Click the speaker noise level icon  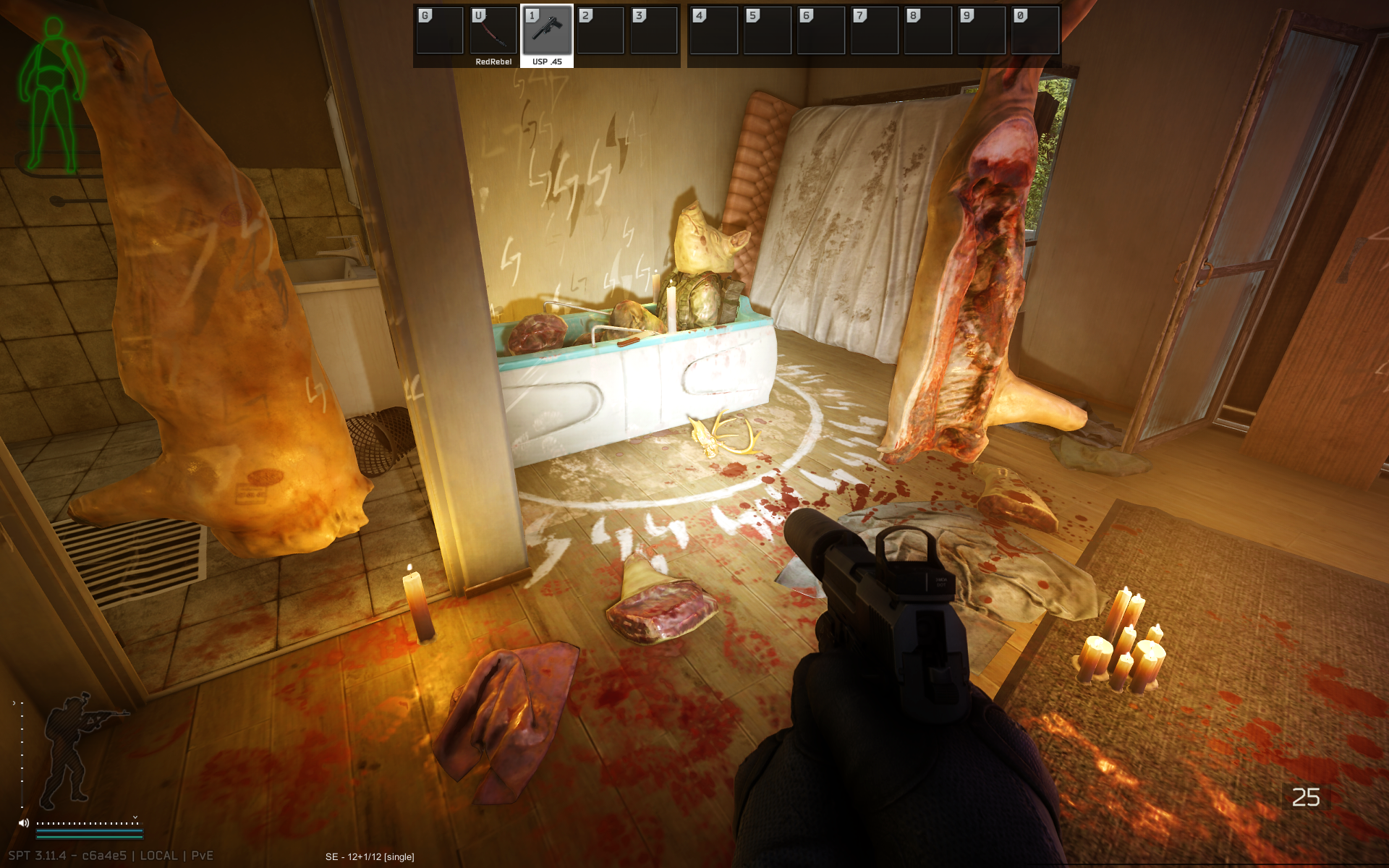pos(24,822)
